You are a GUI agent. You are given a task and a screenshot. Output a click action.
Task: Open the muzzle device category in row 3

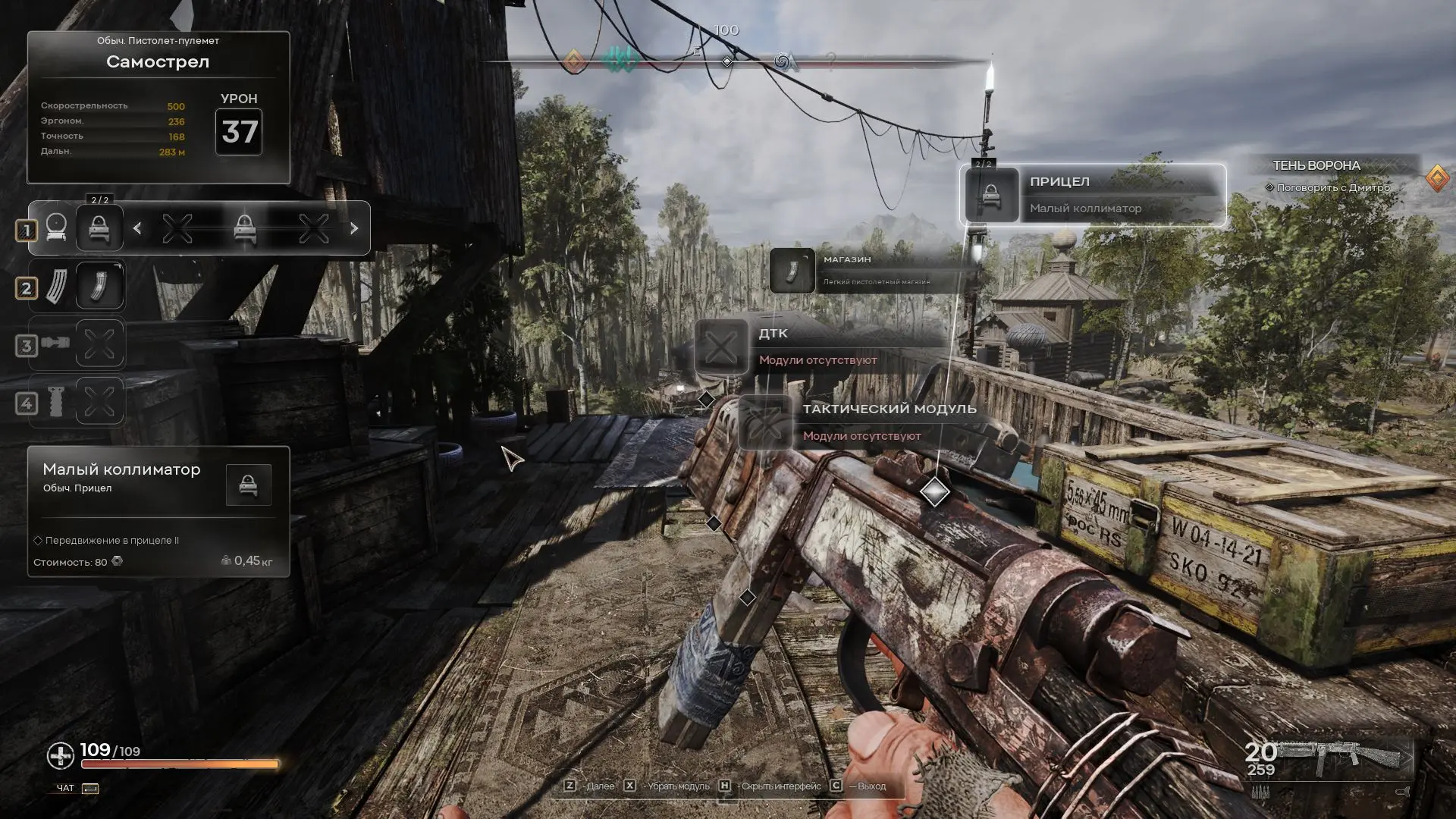point(56,344)
